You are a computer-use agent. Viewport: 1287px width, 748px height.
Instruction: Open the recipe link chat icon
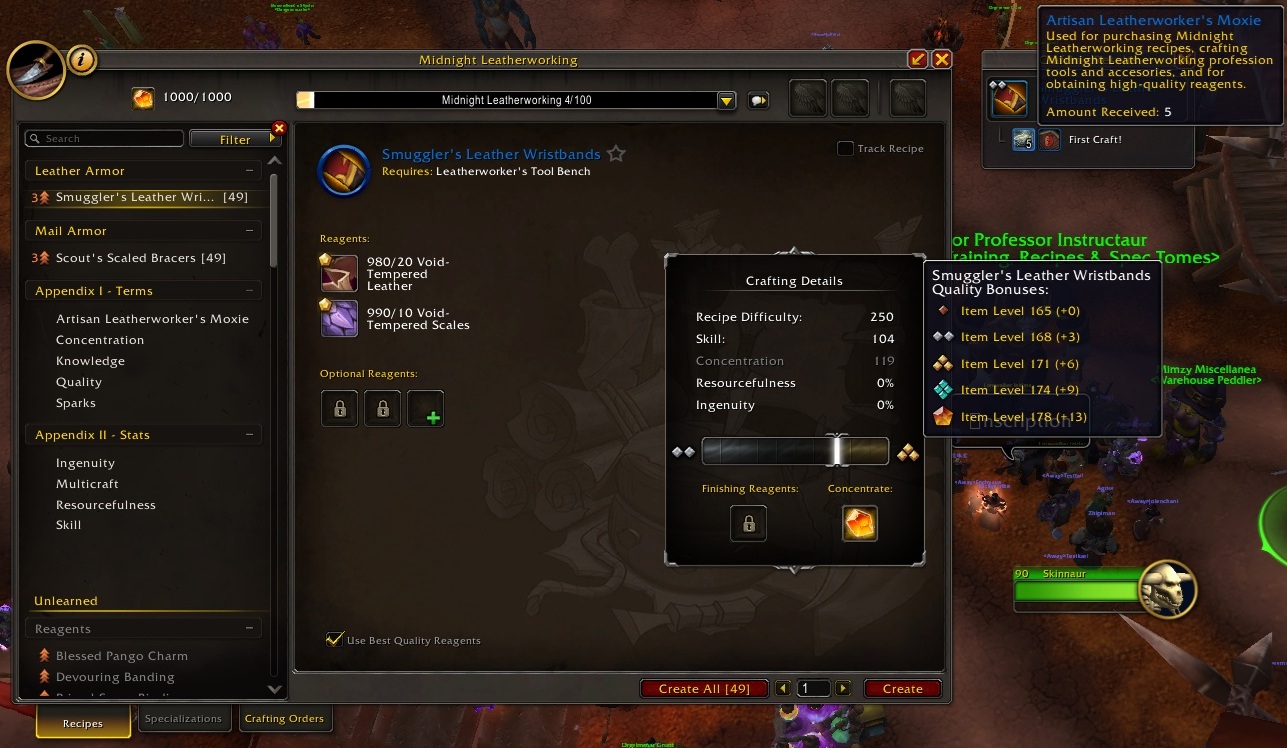[758, 100]
